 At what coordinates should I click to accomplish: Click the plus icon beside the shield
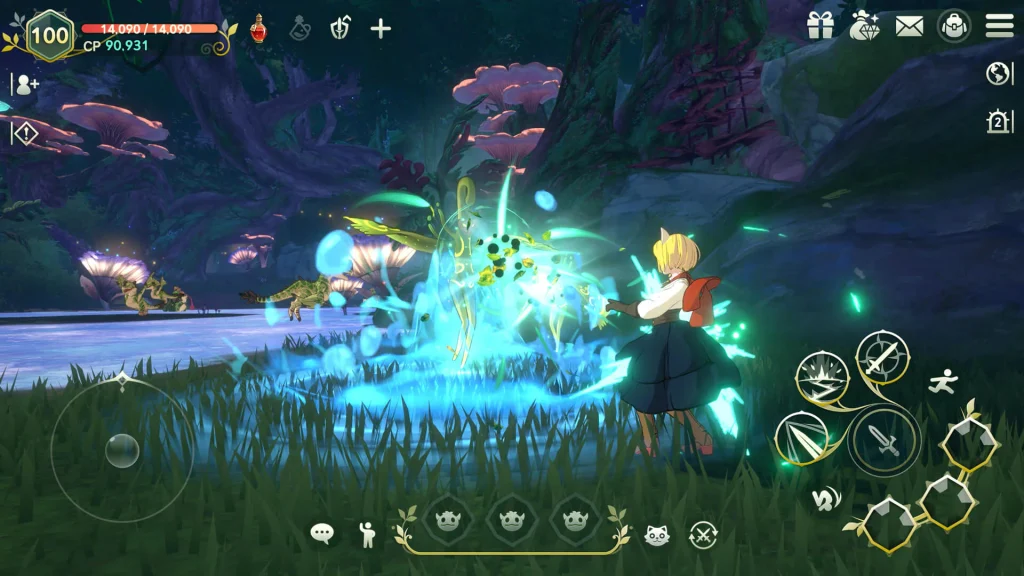380,28
